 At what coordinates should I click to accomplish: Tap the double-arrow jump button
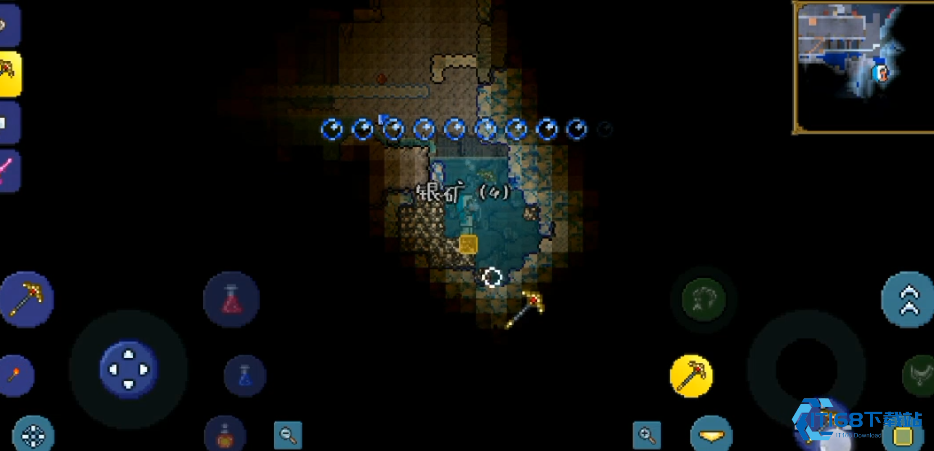tap(908, 299)
